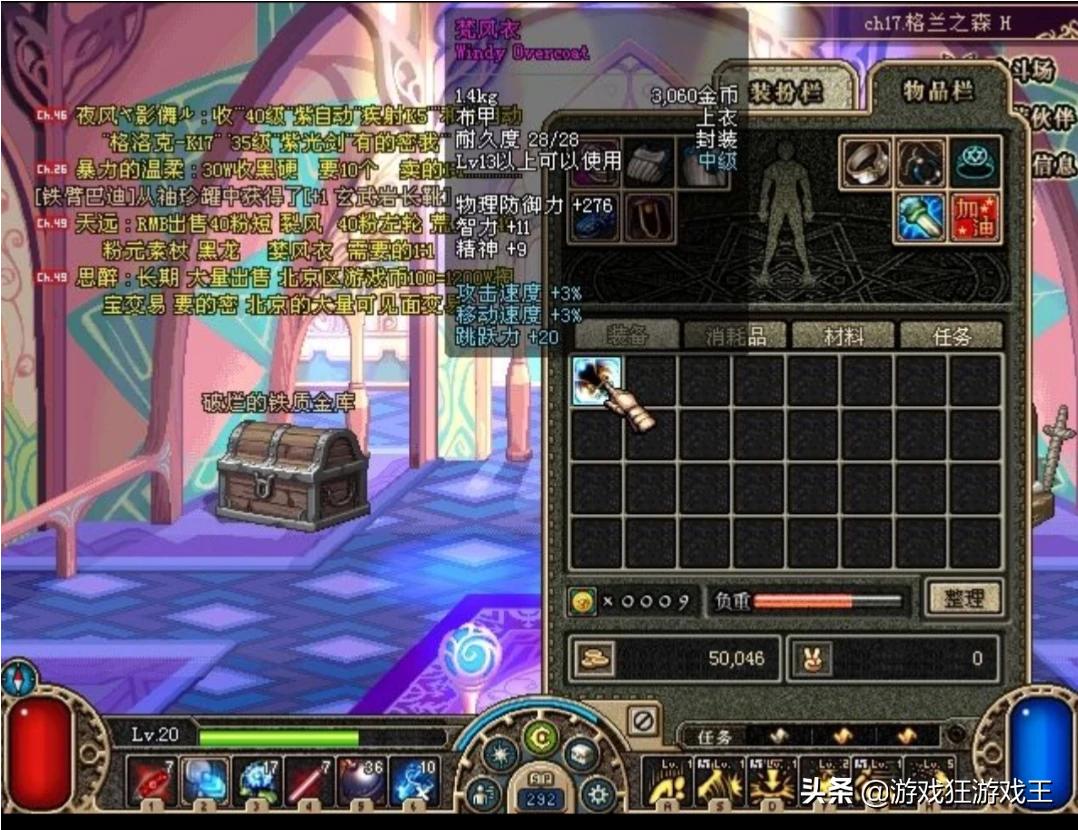Image resolution: width=1078 pixels, height=830 pixels.
Task: Show the 材料 materials category
Action: (x=843, y=335)
